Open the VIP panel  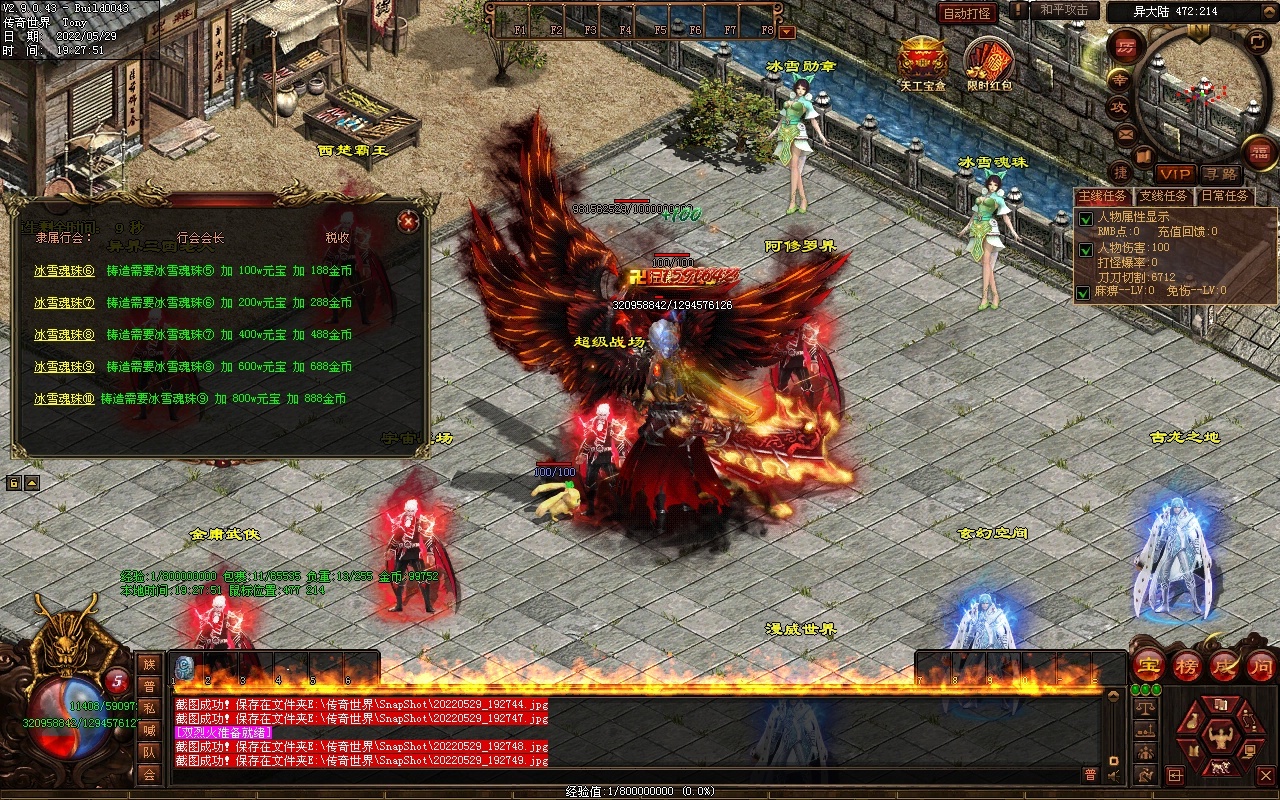pos(1175,174)
